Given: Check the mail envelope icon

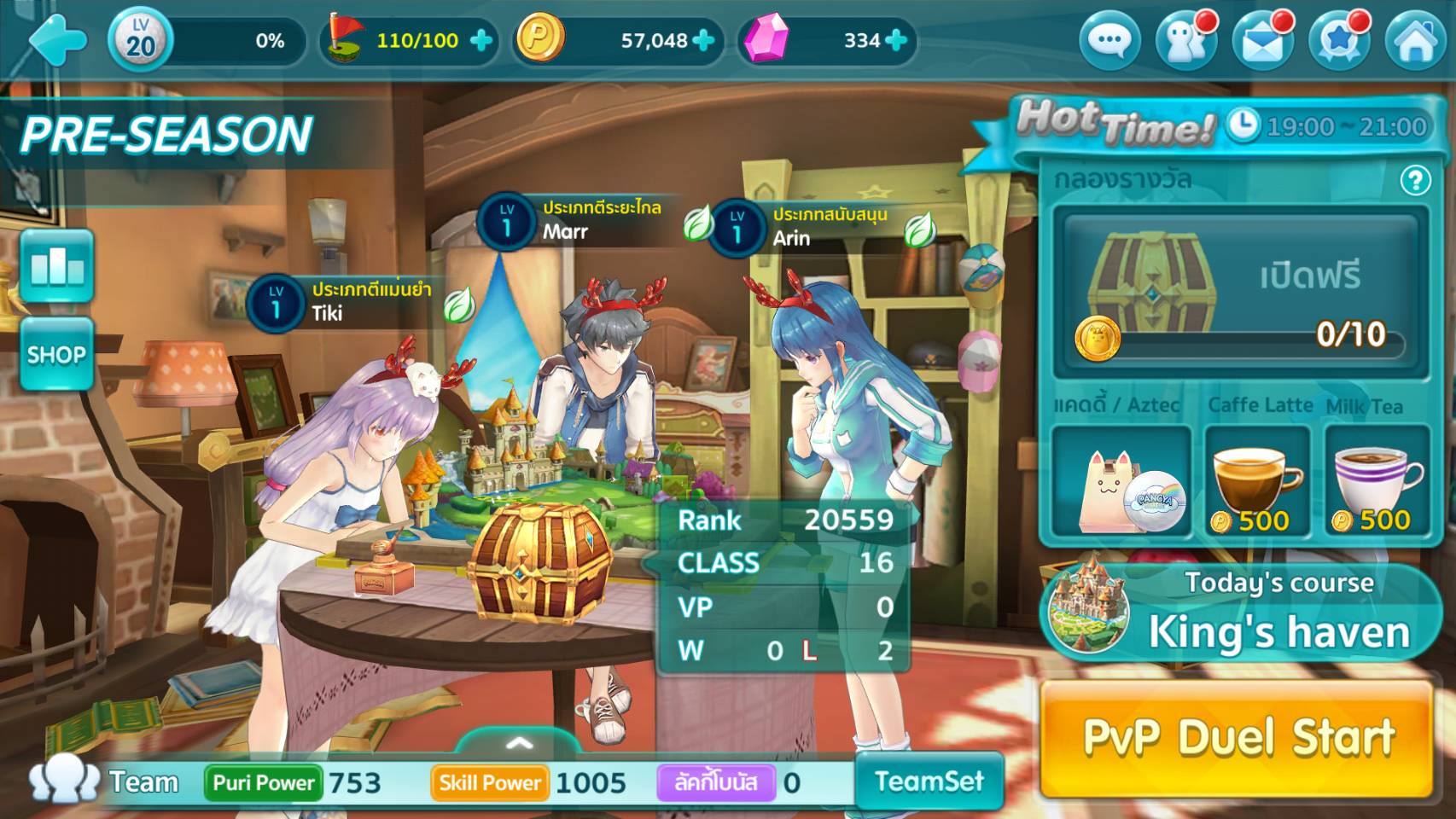Looking at the screenshot, I should pos(1261,40).
